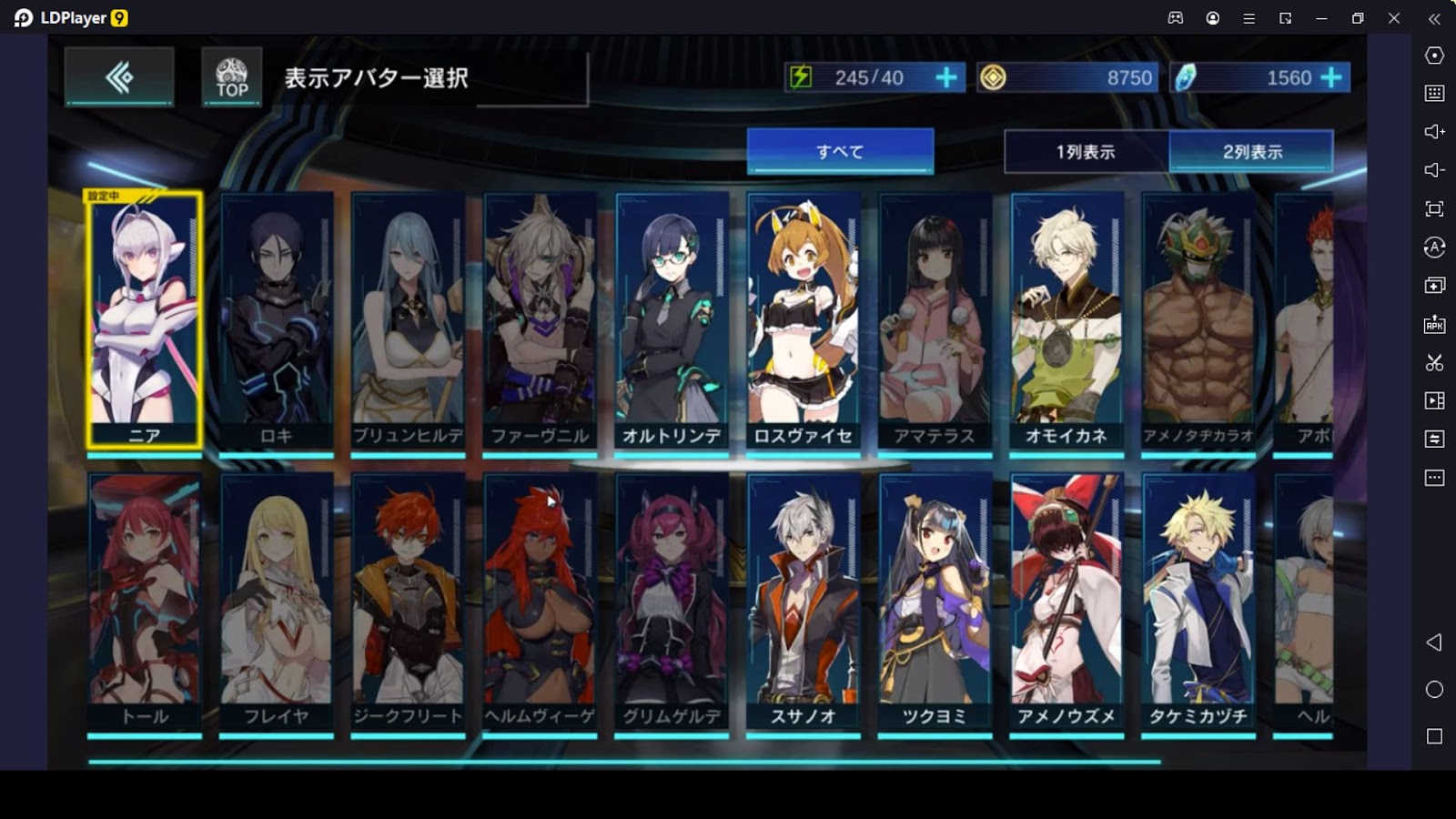Select the オモイカネ avatar card
The height and width of the screenshot is (819, 1456).
tap(1066, 318)
